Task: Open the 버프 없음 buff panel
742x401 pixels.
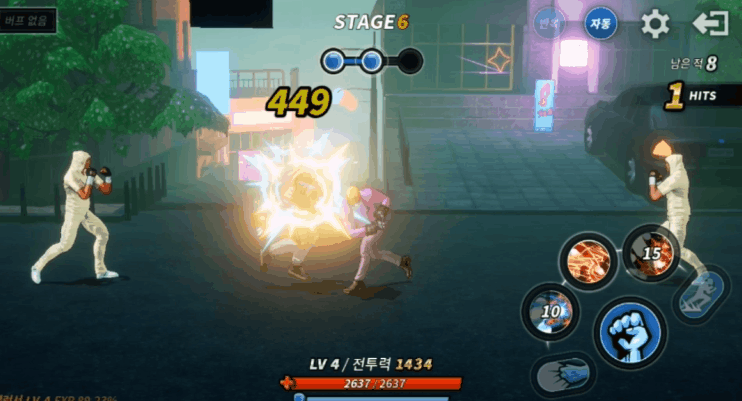Action: click(x=28, y=21)
